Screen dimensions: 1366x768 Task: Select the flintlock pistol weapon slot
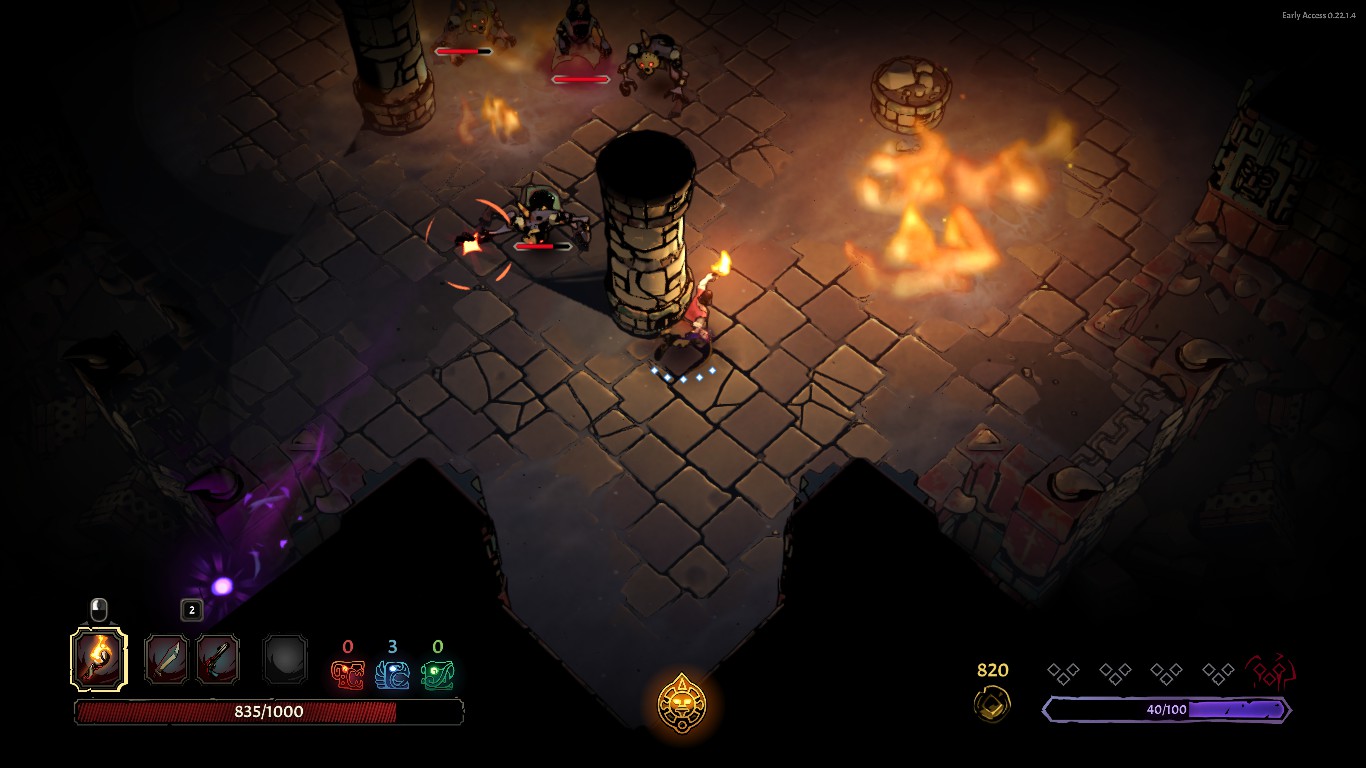coord(218,660)
